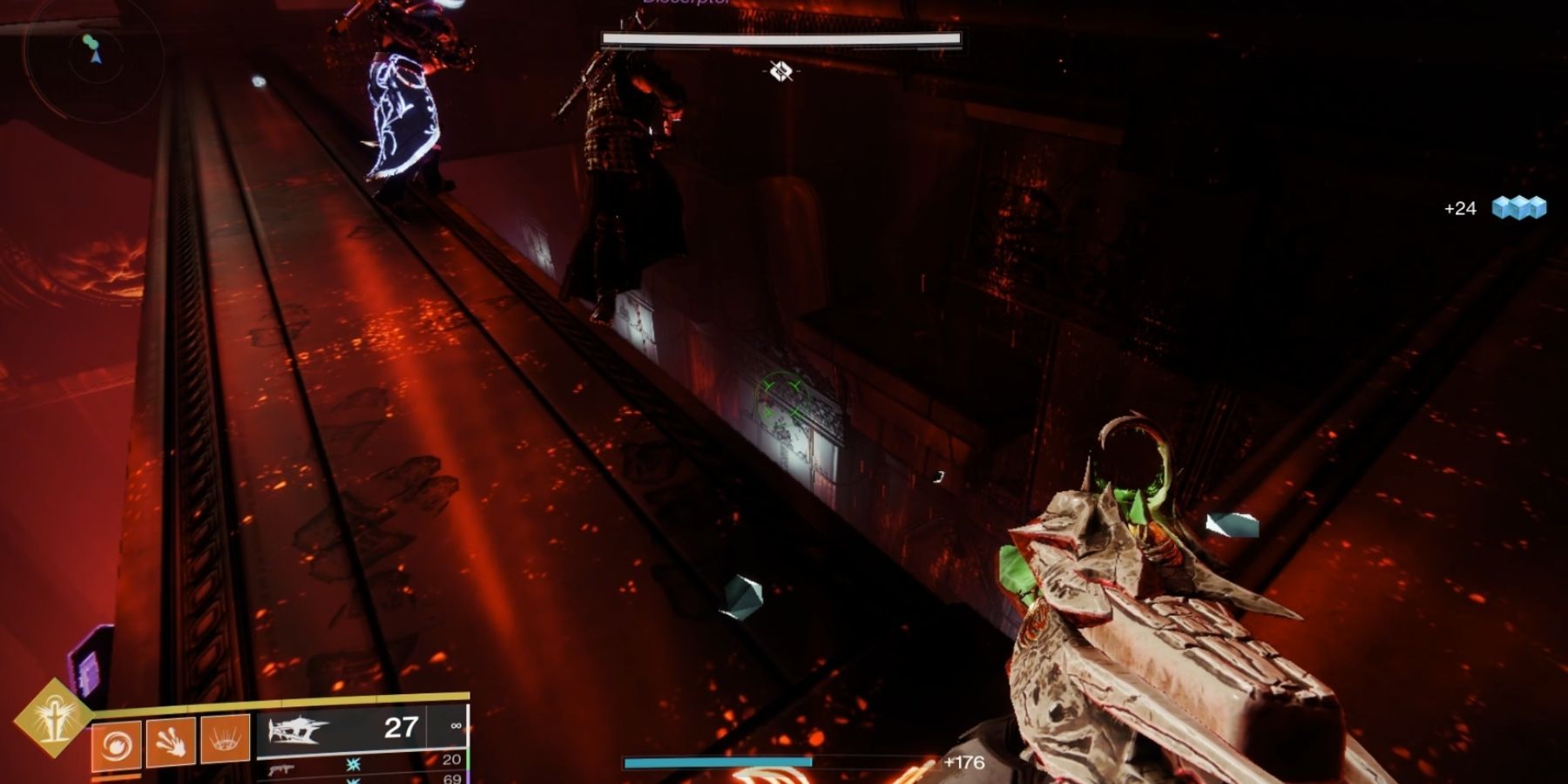Screen dimensions: 1568x784
Task: Click the infinity ammo symbol next to 27
Action: pos(456,726)
